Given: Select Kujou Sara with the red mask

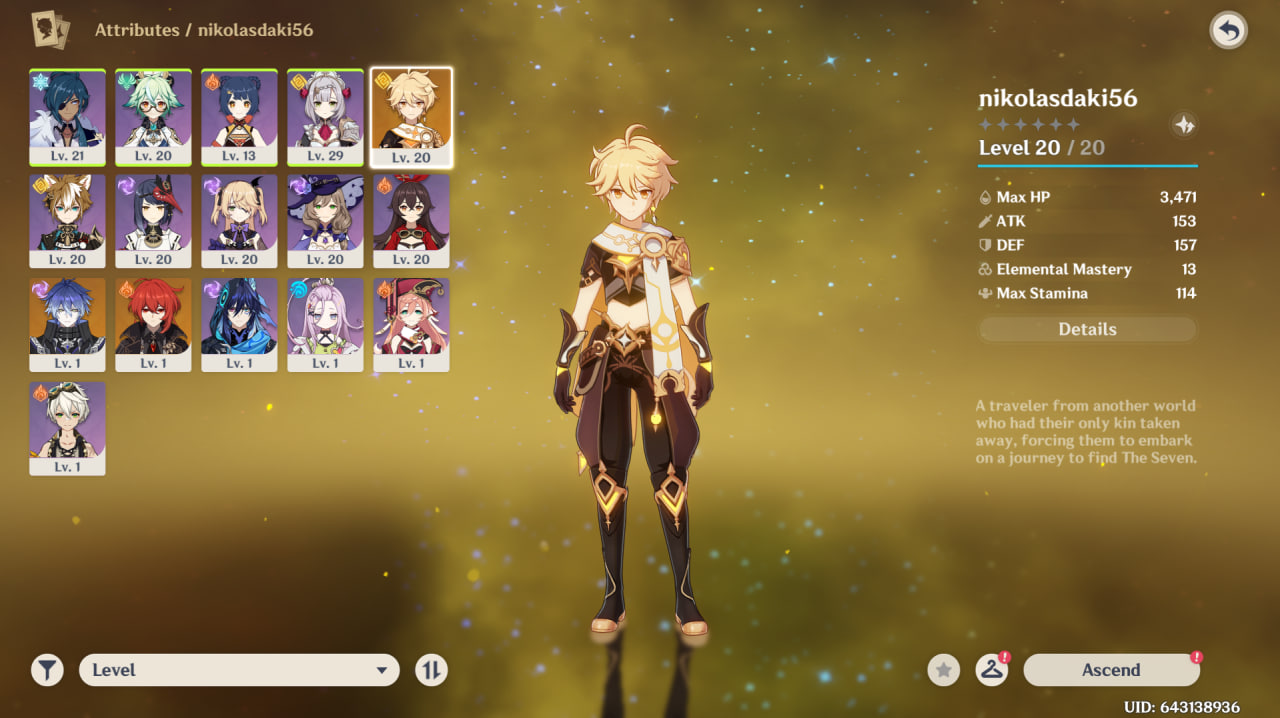Looking at the screenshot, I should [153, 220].
